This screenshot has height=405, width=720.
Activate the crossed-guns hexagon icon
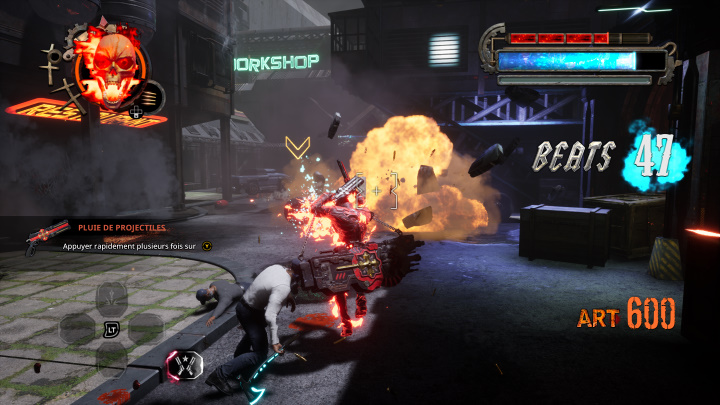click(x=185, y=365)
